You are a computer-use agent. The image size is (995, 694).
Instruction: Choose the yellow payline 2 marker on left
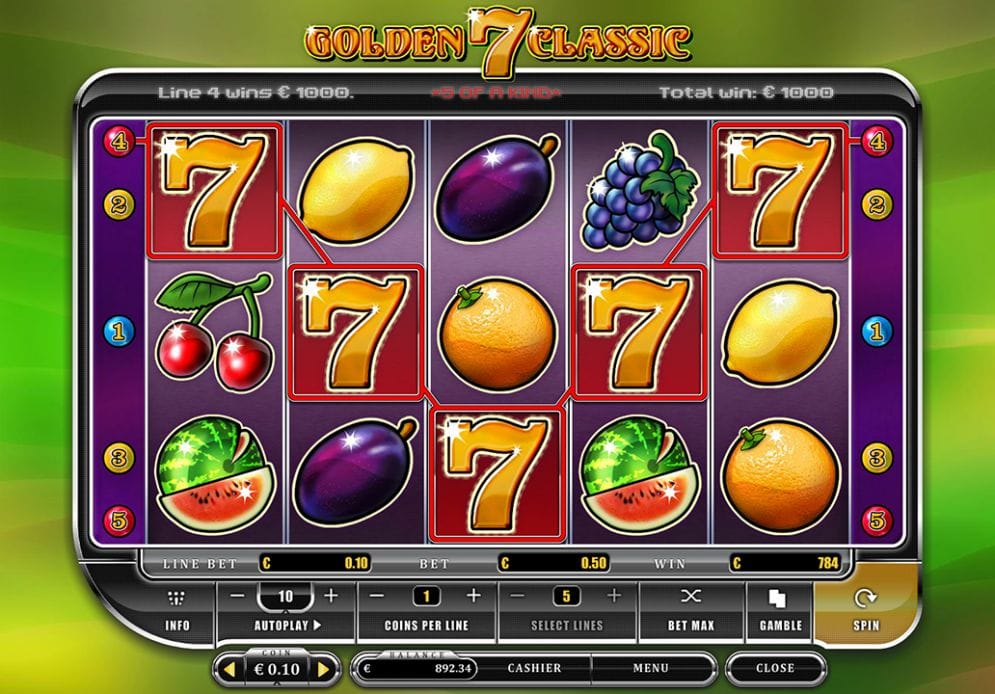pos(118,205)
